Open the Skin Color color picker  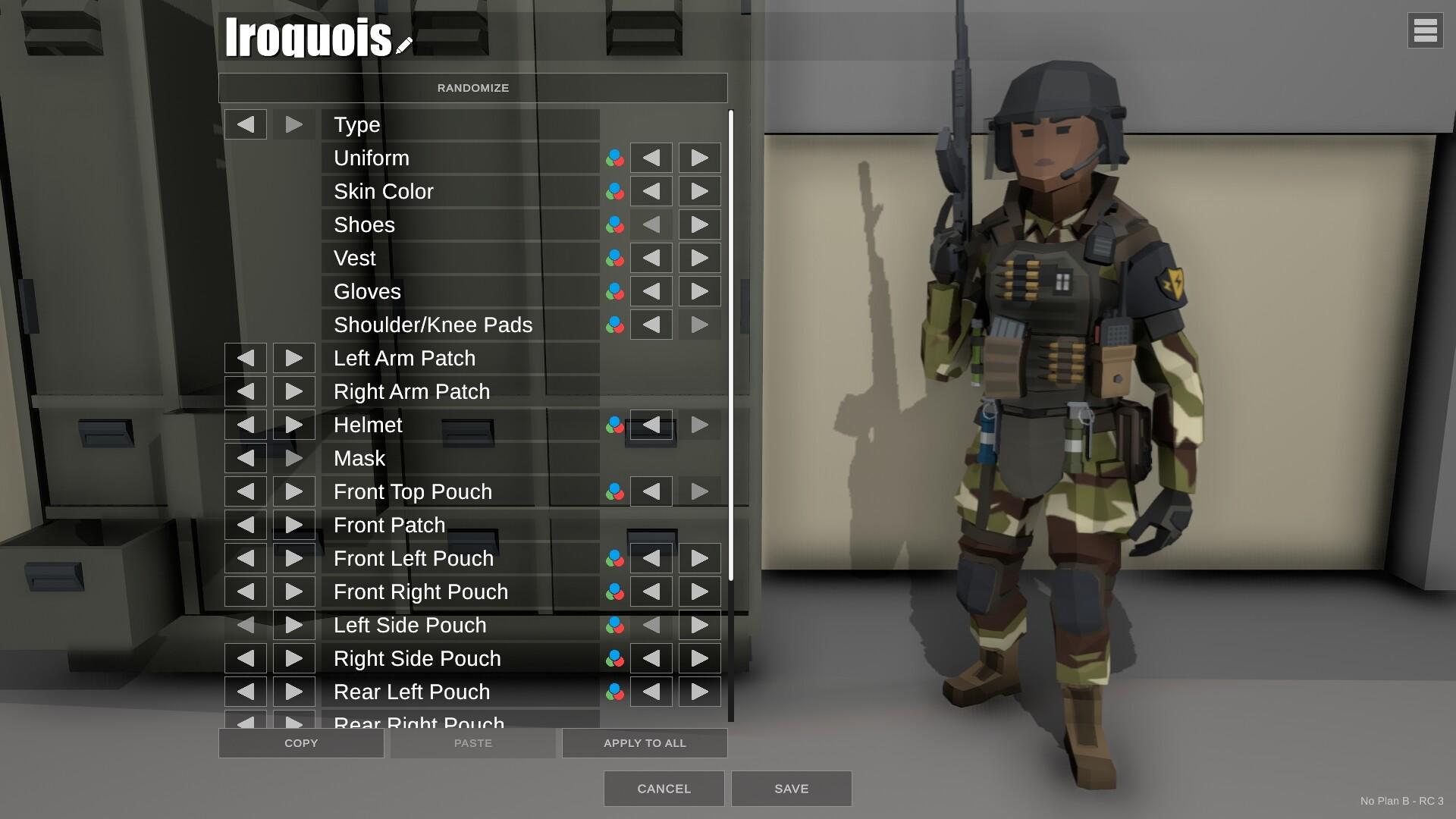615,191
